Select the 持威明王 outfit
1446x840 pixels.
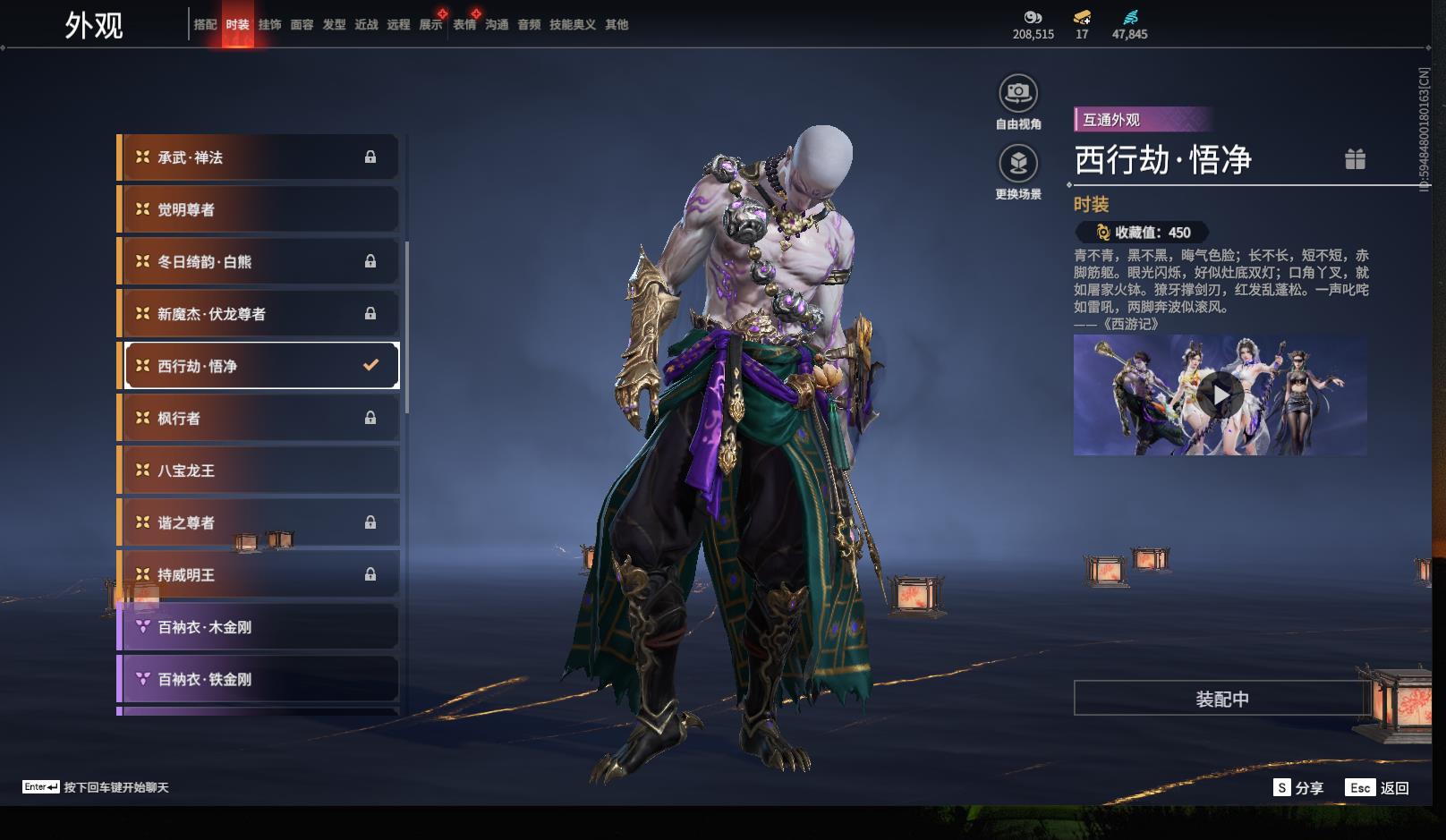click(259, 575)
